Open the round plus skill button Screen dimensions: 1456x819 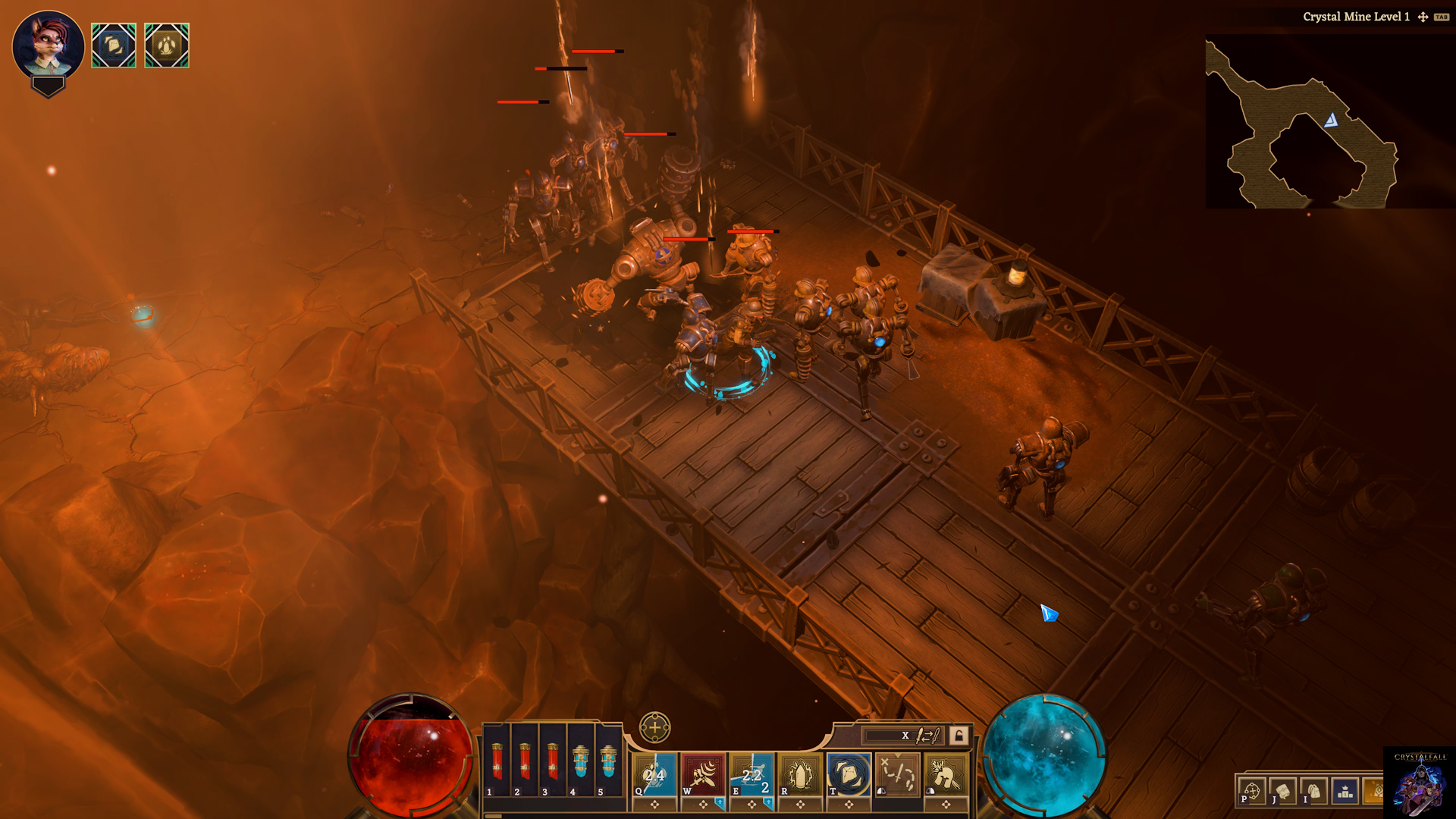pos(654,728)
